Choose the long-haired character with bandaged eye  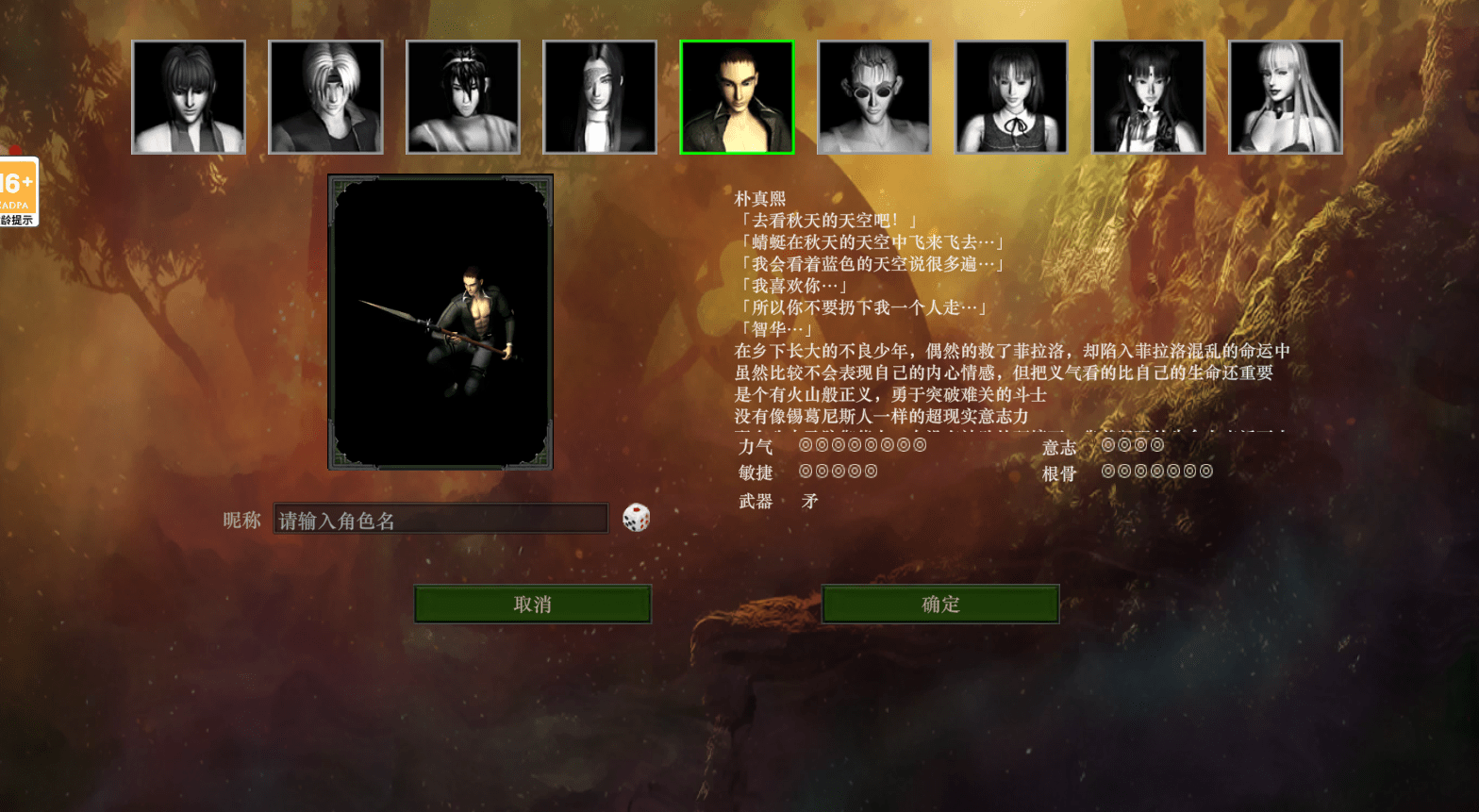600,97
